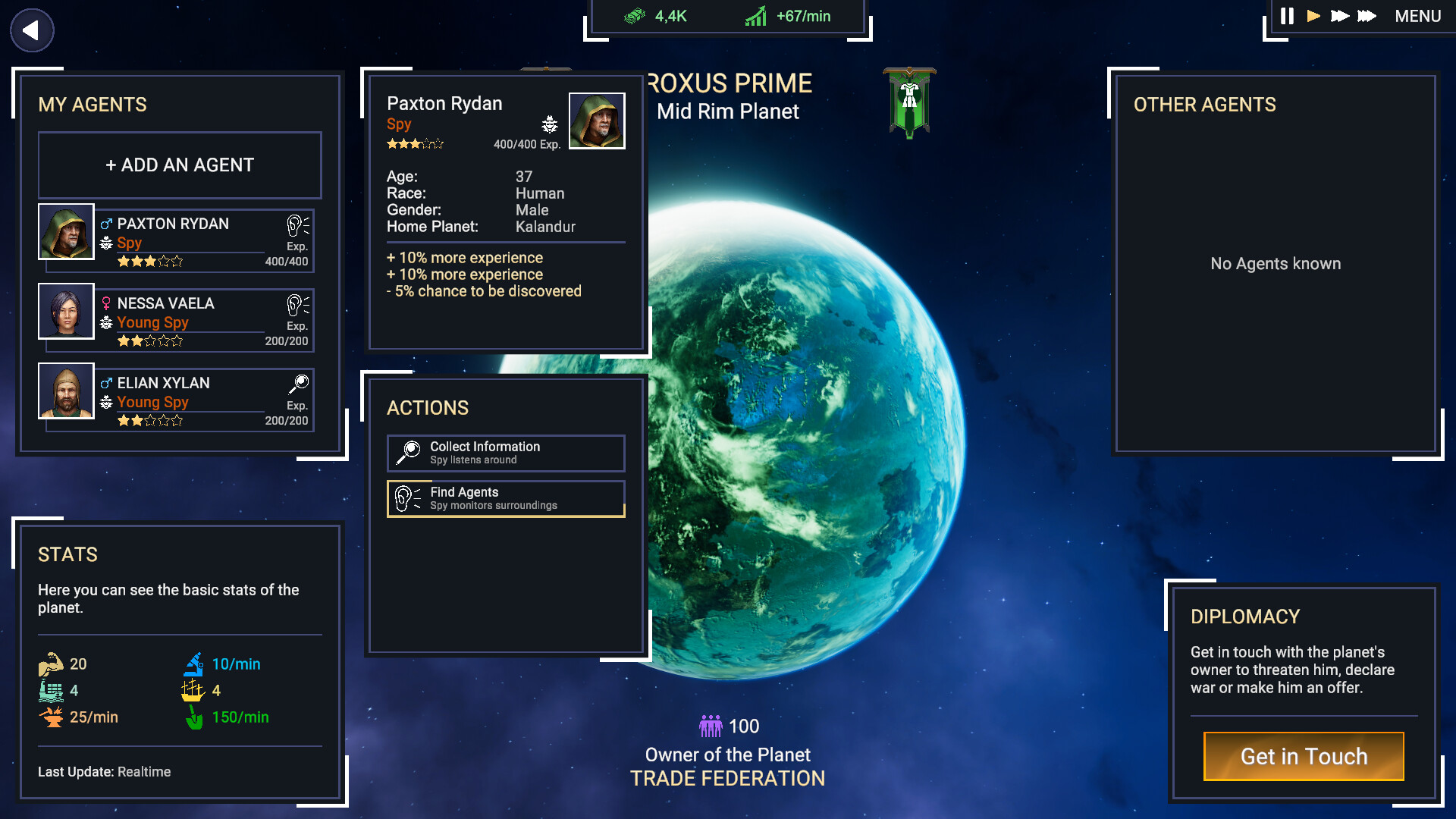Click Paxton Rydan's spy listening ear icon
Viewport: 1456px width, 819px height.
pos(296,225)
